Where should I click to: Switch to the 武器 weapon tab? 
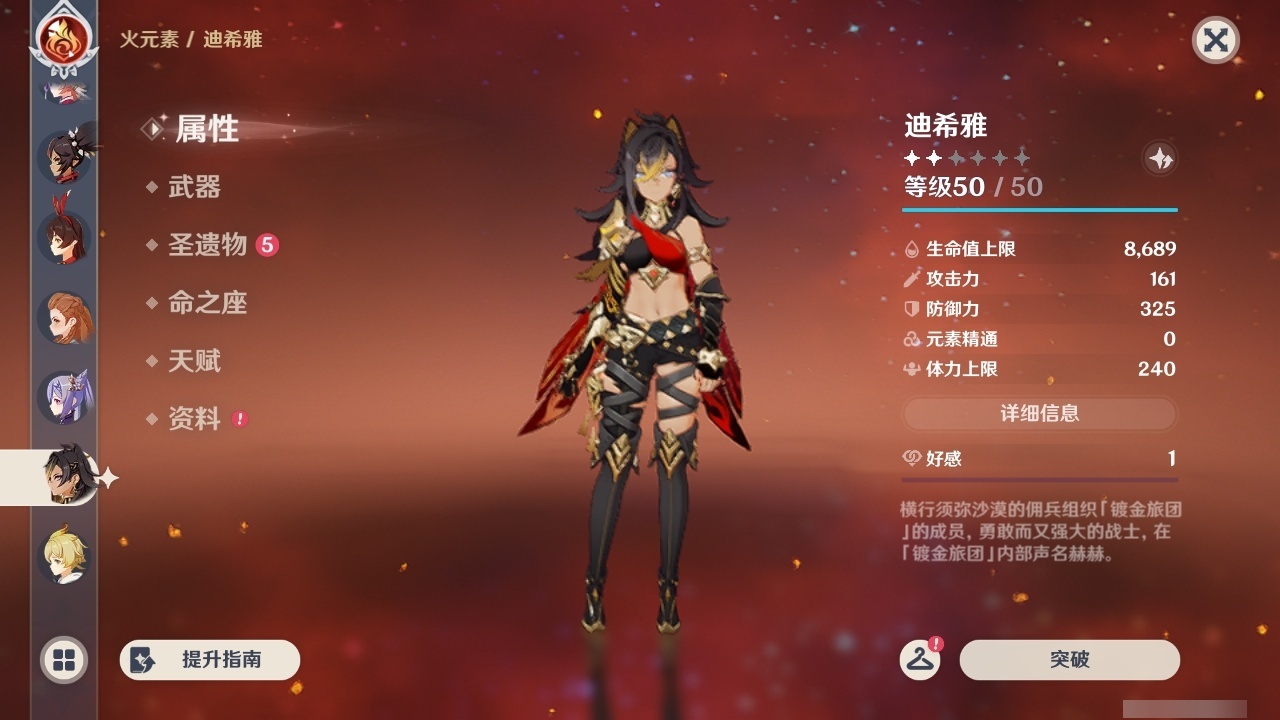pos(196,187)
